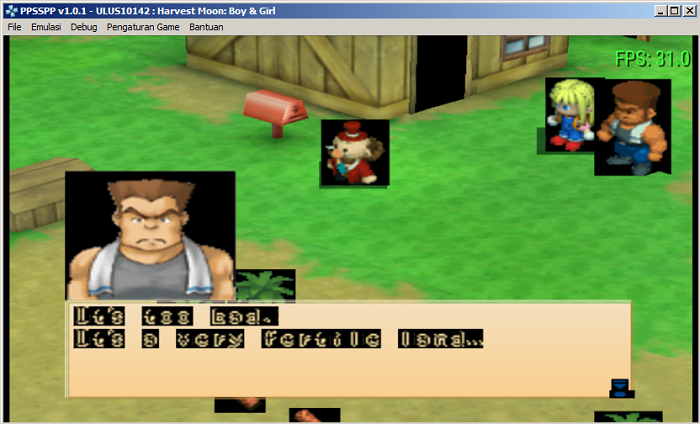Viewport: 700px width, 424px height.
Task: Minimize the PPSSPP window
Action: [660, 10]
